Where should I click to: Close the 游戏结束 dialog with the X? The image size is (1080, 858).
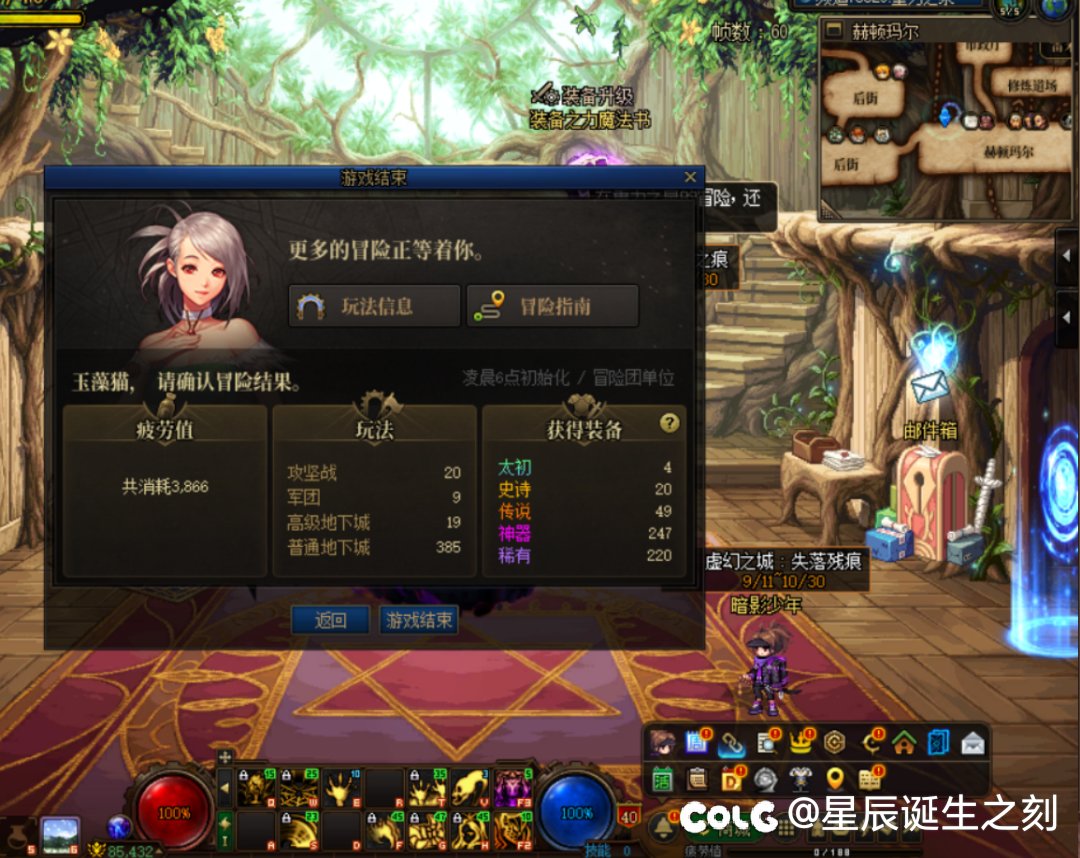pos(689,177)
